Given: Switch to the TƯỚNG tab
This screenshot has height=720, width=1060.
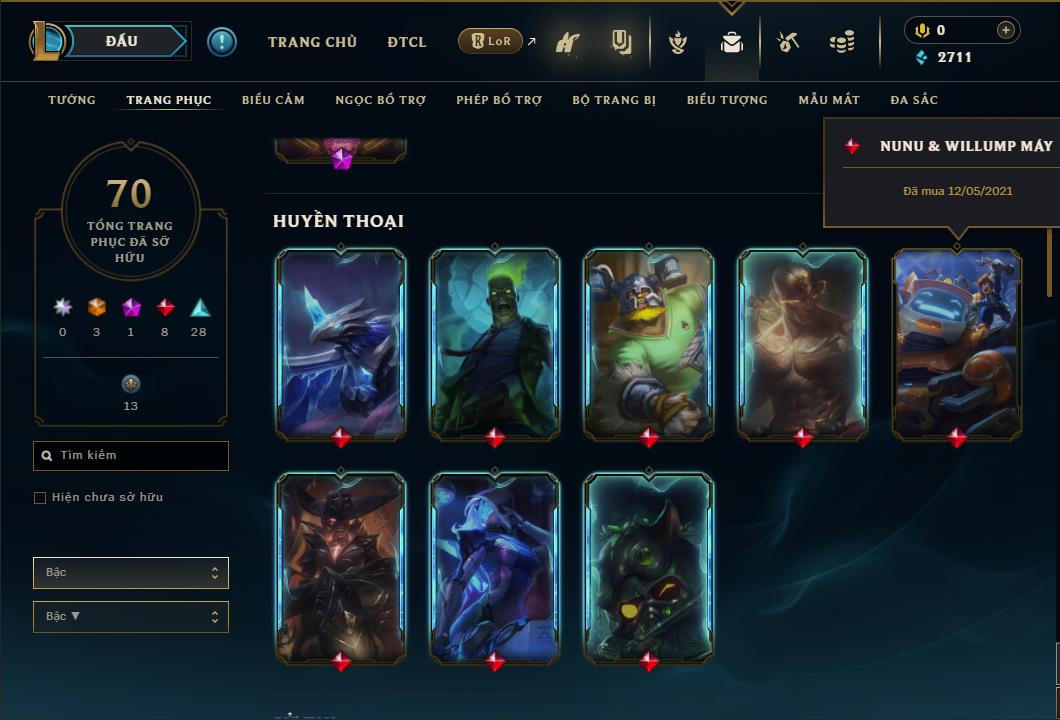Looking at the screenshot, I should click(72, 100).
